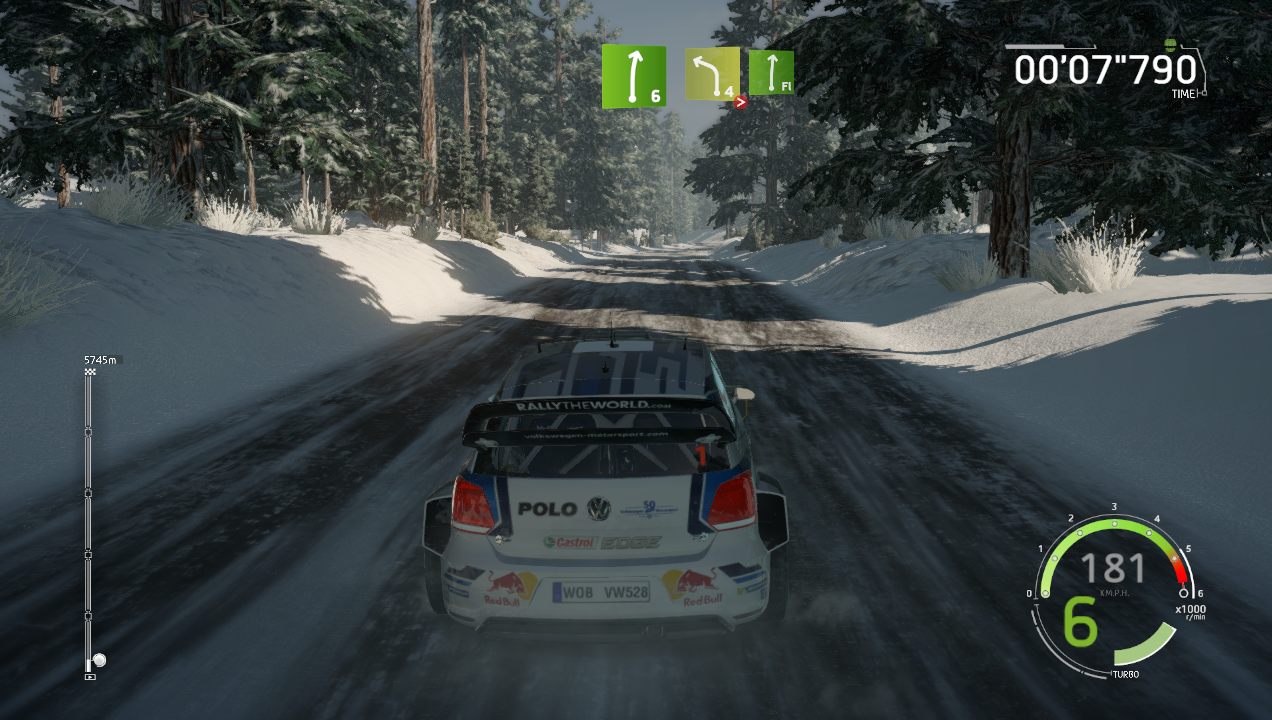Click the checkered flag on stage progress bar

point(90,372)
